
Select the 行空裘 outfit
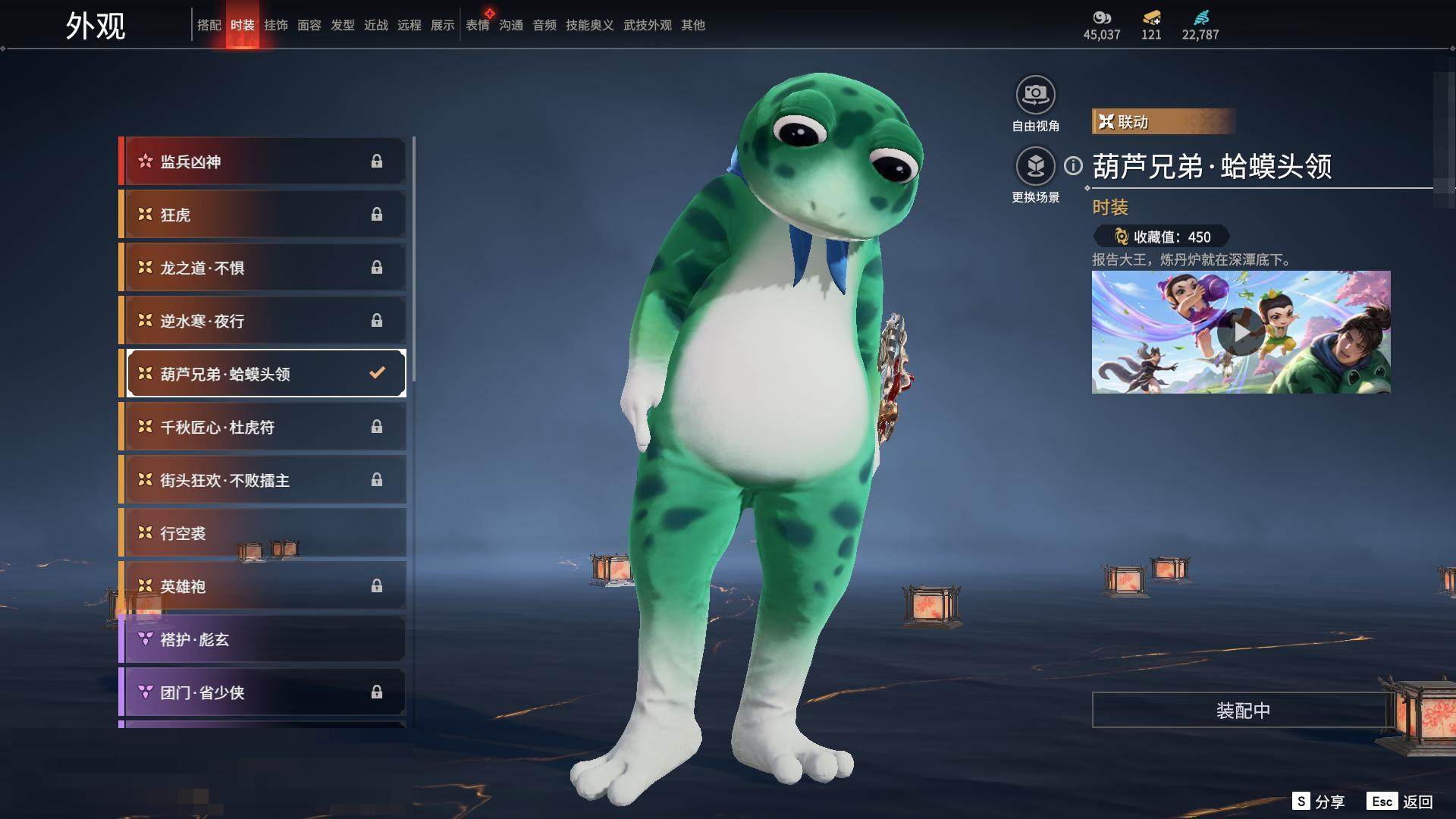click(263, 533)
